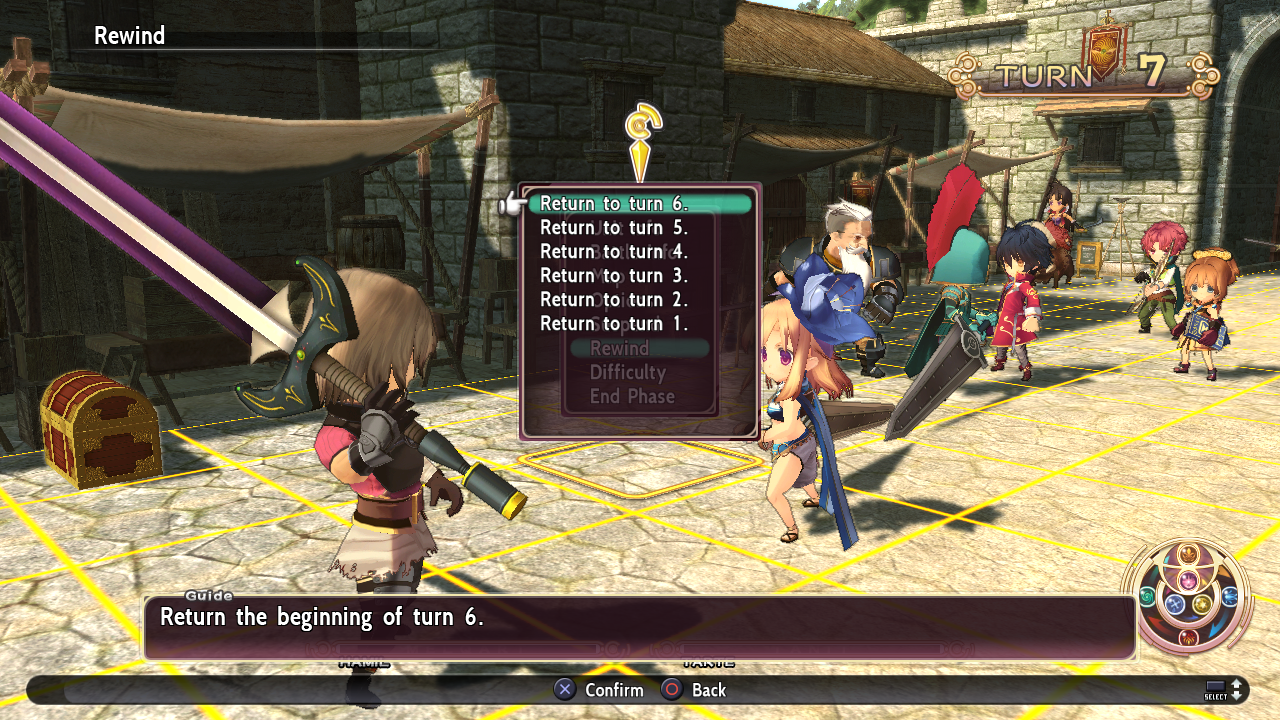This screenshot has height=720, width=1280.
Task: Select Return to turn 3 entry
Action: tap(614, 276)
